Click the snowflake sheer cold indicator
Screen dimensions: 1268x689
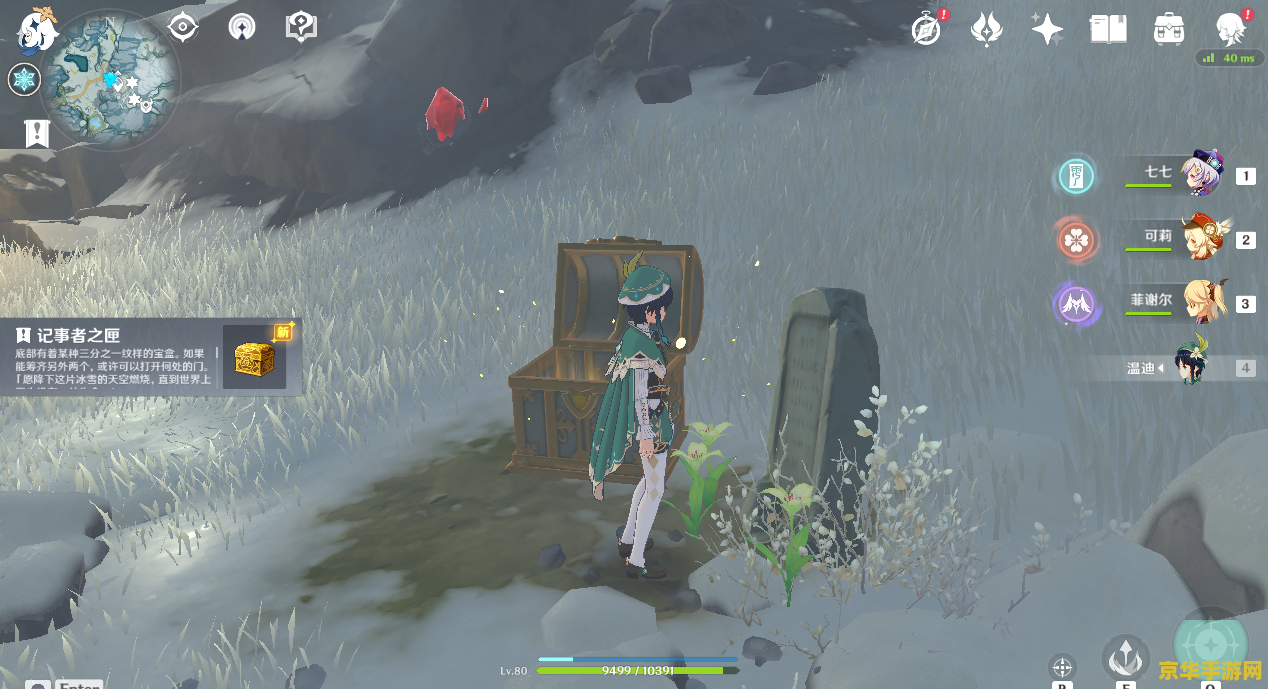click(x=24, y=80)
